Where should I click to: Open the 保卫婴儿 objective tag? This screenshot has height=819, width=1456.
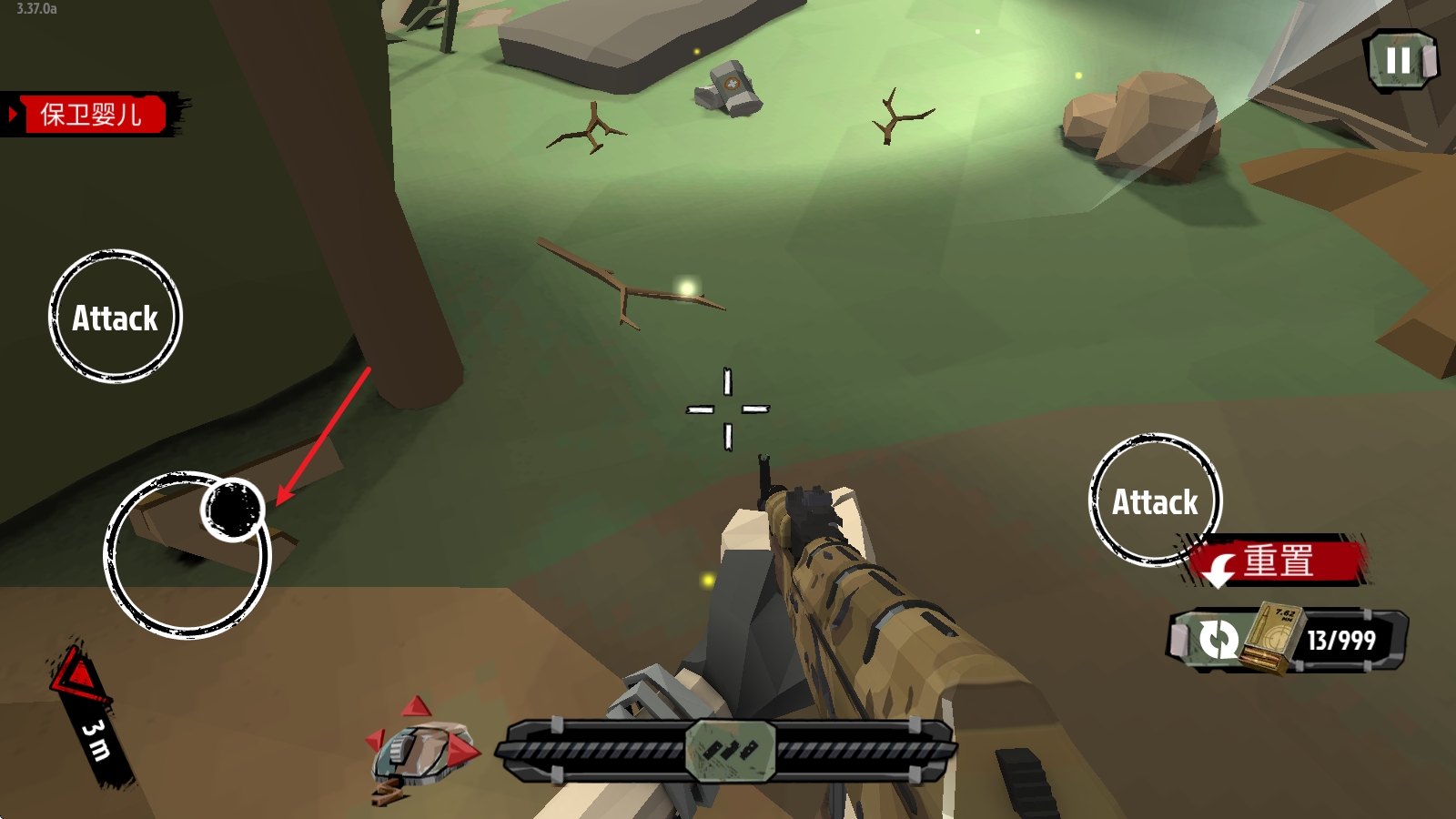click(x=91, y=115)
